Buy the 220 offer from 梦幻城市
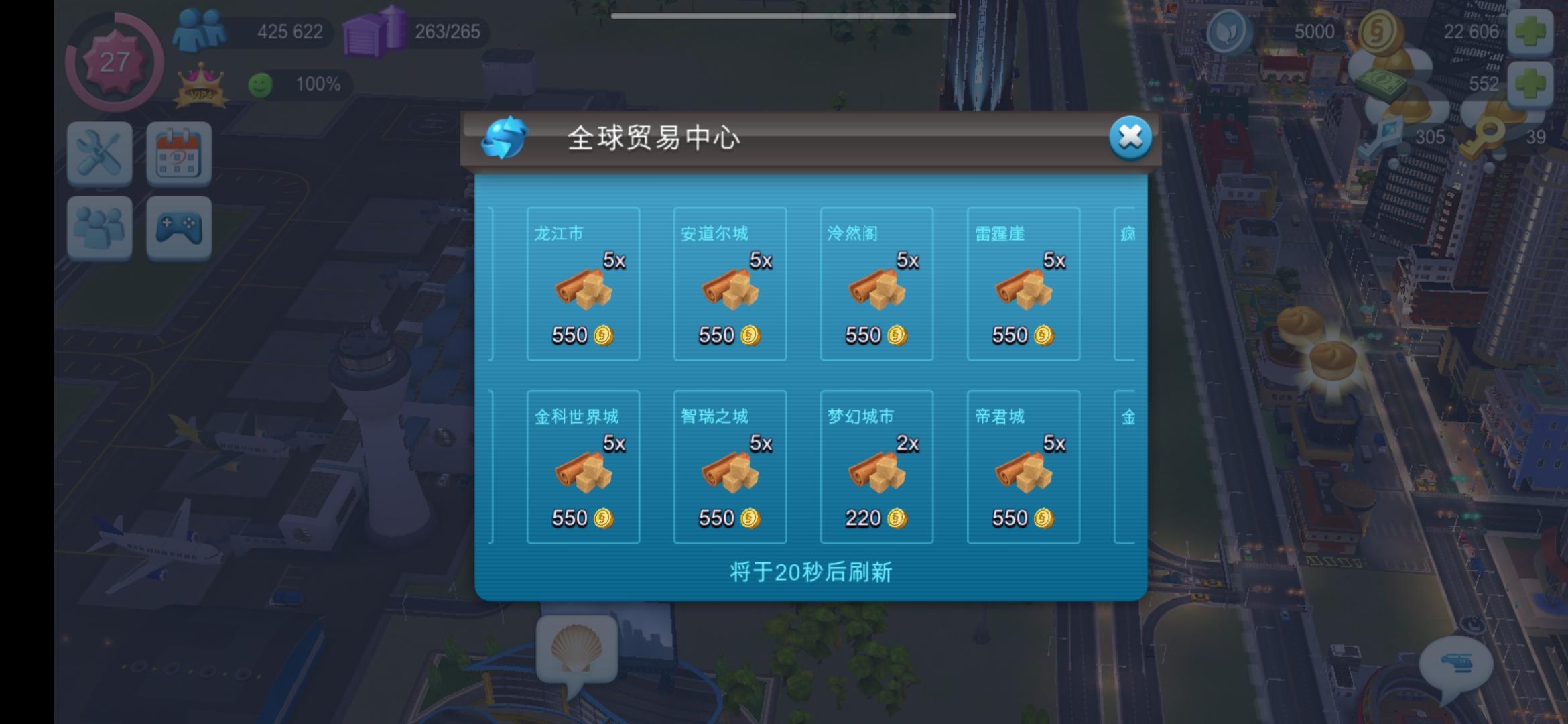 876,466
